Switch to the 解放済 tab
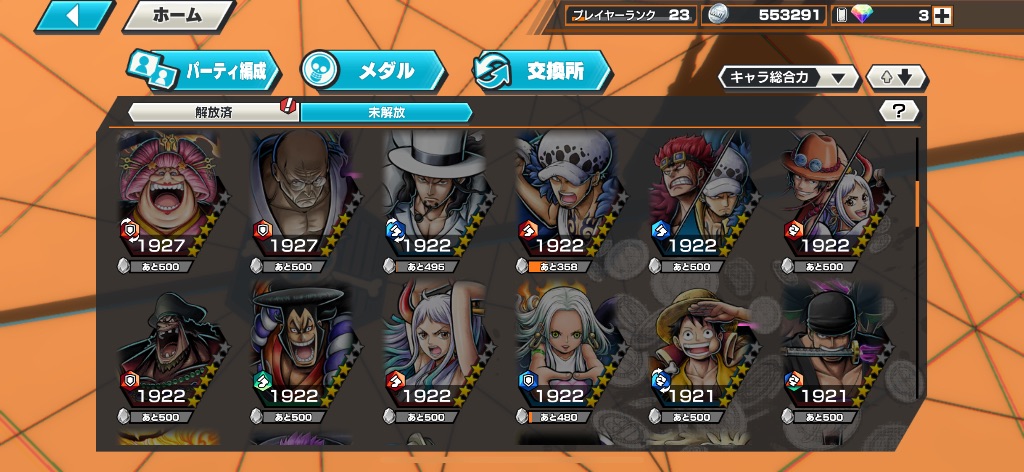This screenshot has width=1024, height=472. pos(214,112)
